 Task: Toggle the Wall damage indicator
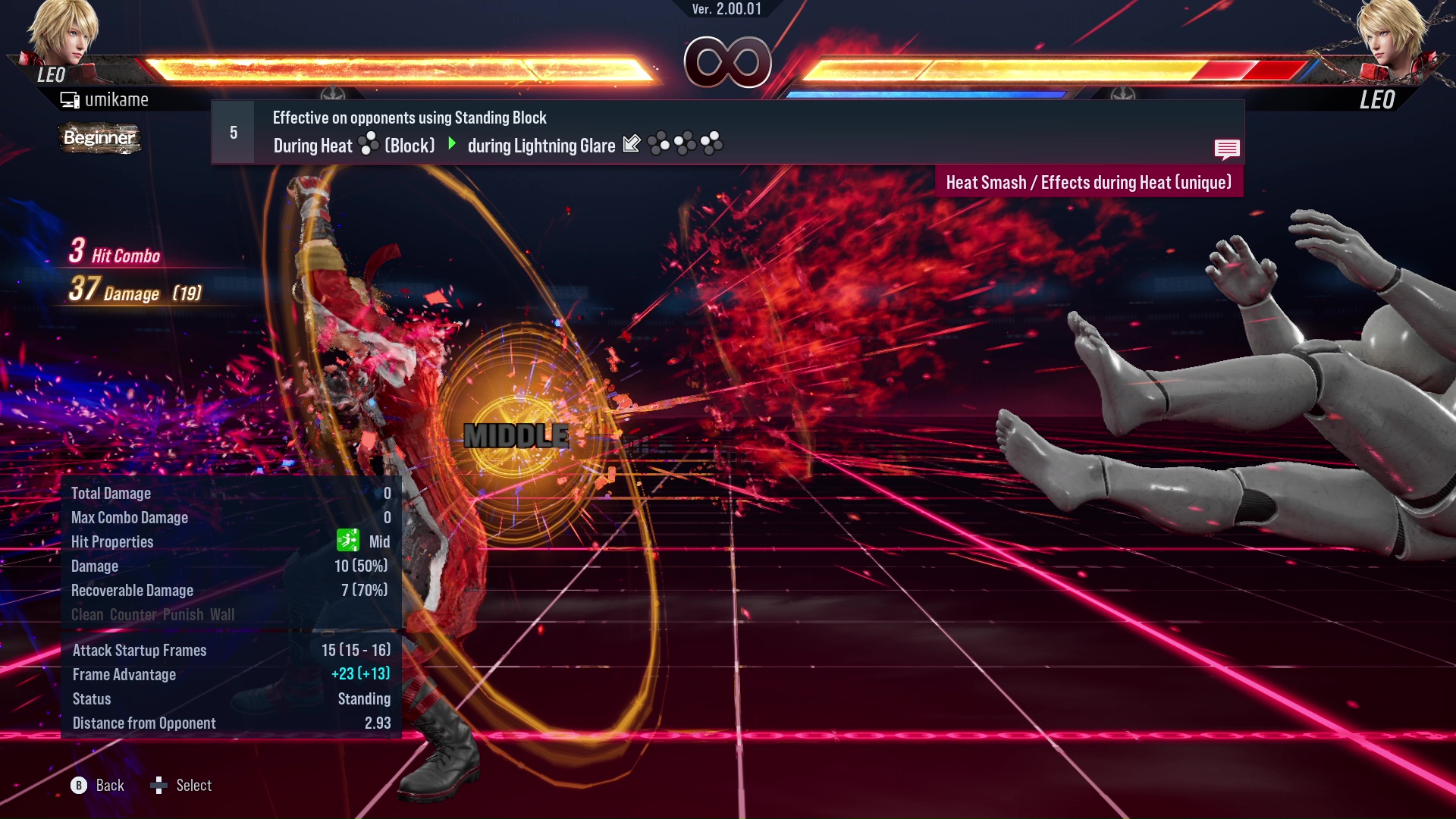pyautogui.click(x=223, y=614)
